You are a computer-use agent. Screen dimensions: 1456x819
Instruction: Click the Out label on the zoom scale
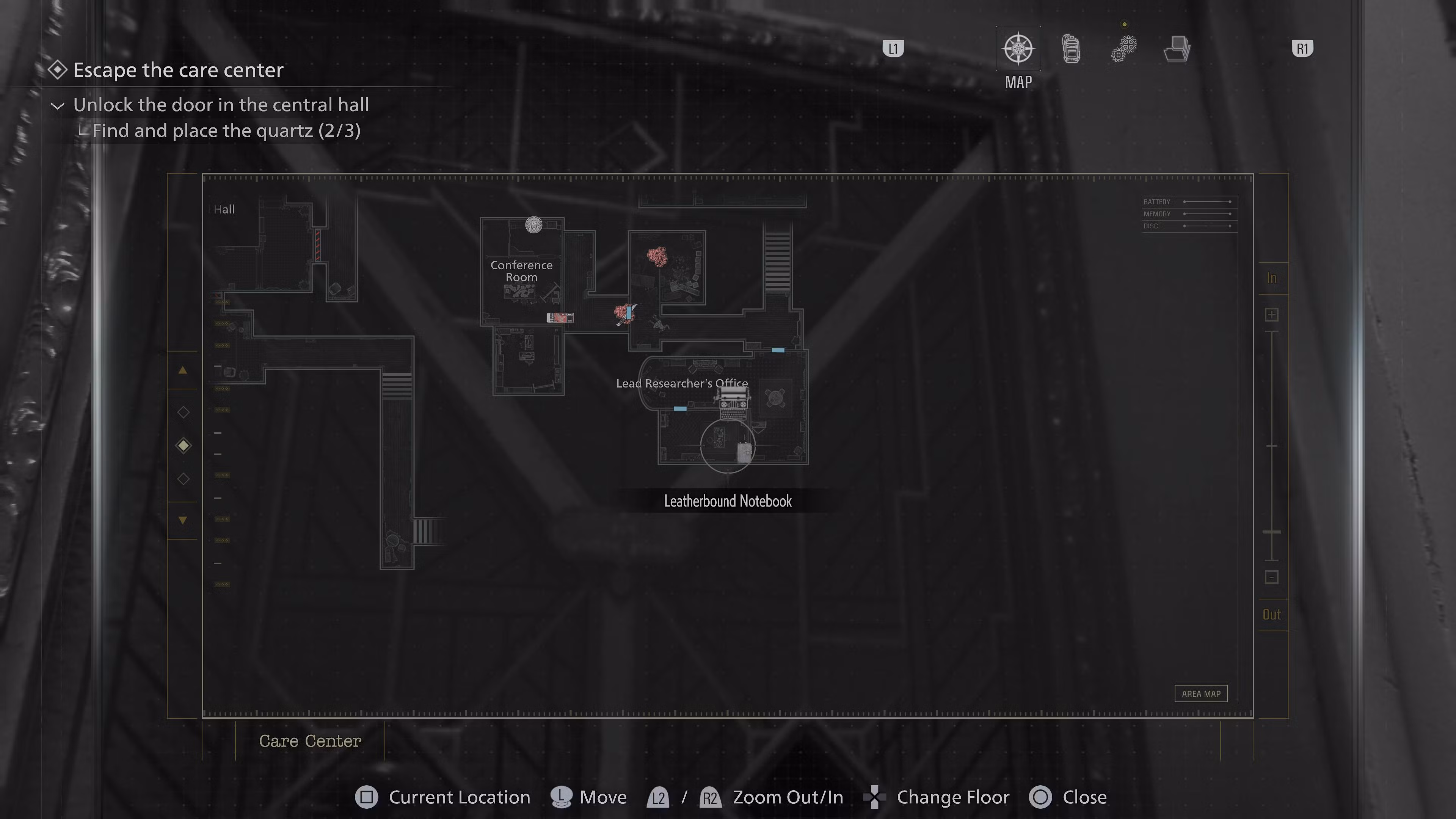(x=1272, y=614)
